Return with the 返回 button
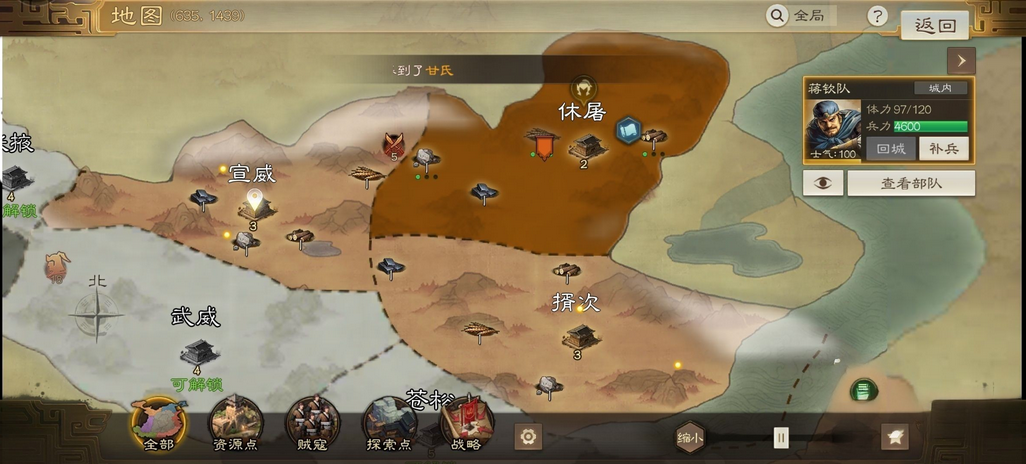 point(934,26)
